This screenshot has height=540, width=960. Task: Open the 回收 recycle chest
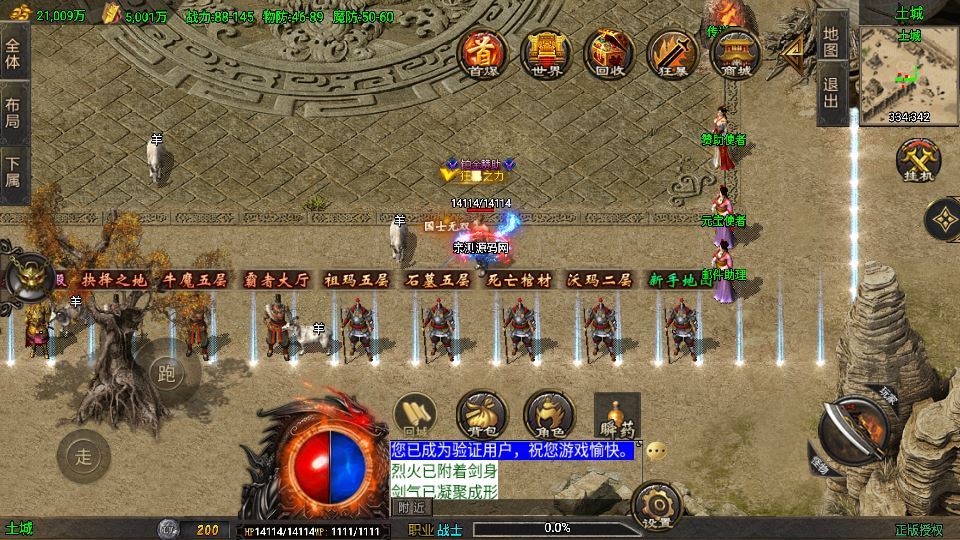(x=609, y=52)
